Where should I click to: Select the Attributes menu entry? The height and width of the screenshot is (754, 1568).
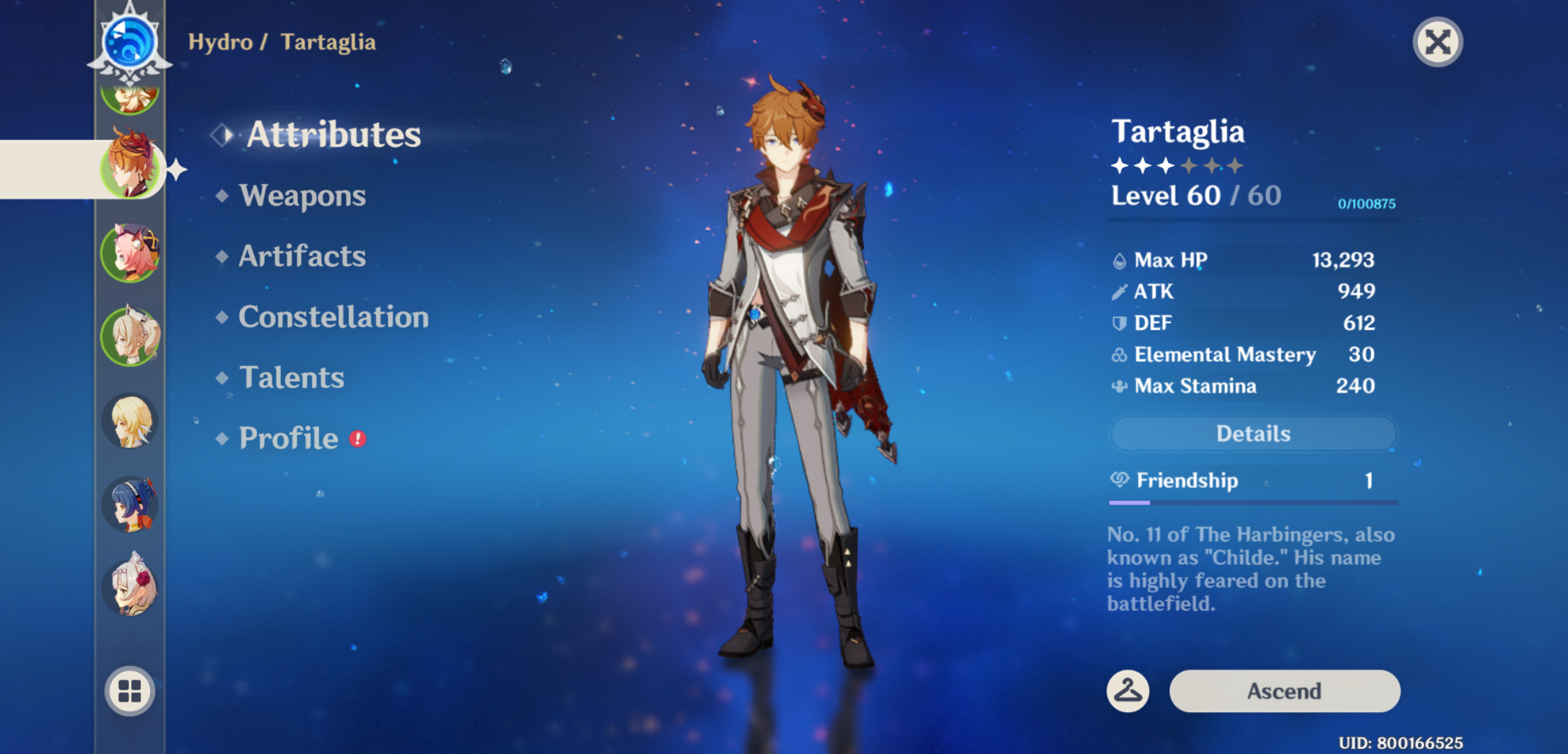[x=333, y=134]
